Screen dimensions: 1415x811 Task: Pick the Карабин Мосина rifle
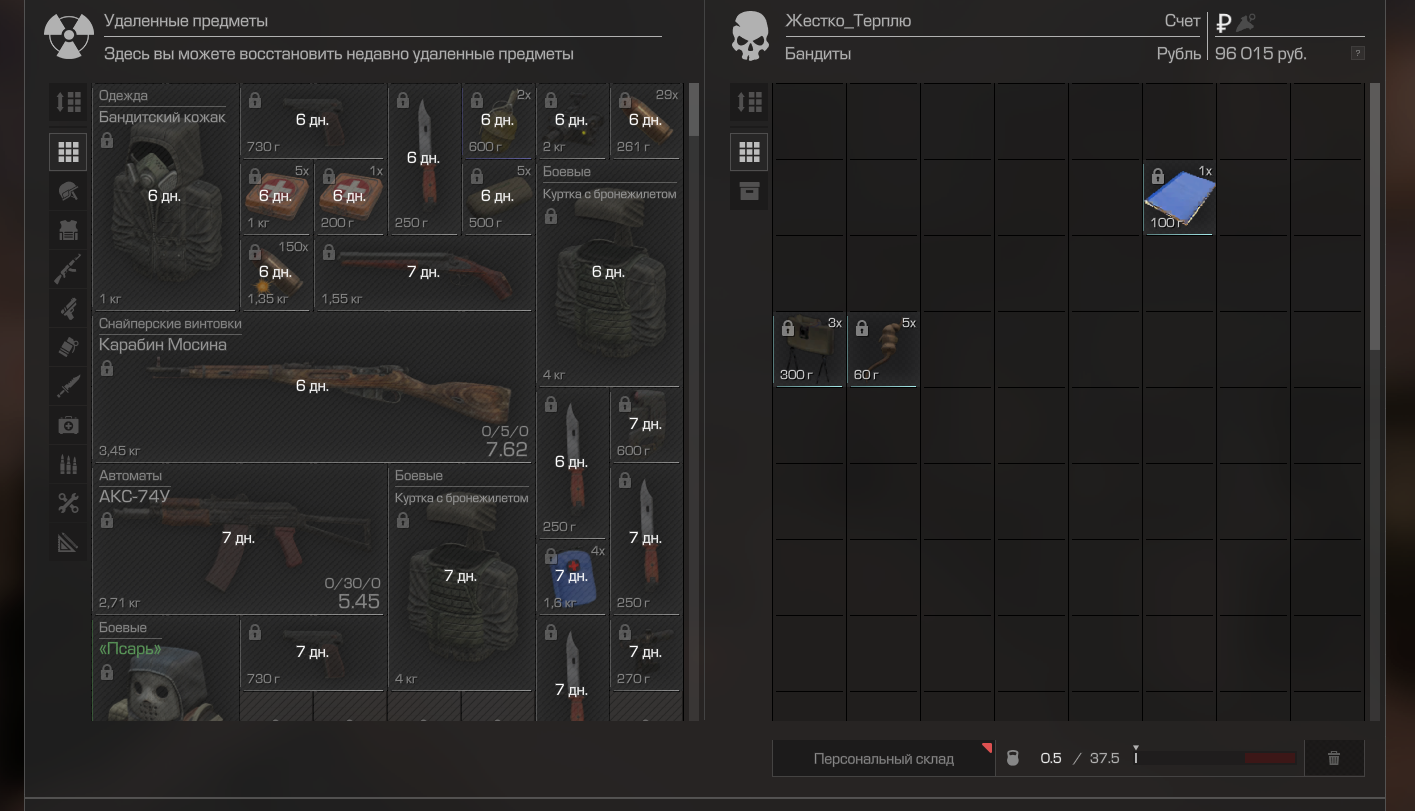click(312, 388)
